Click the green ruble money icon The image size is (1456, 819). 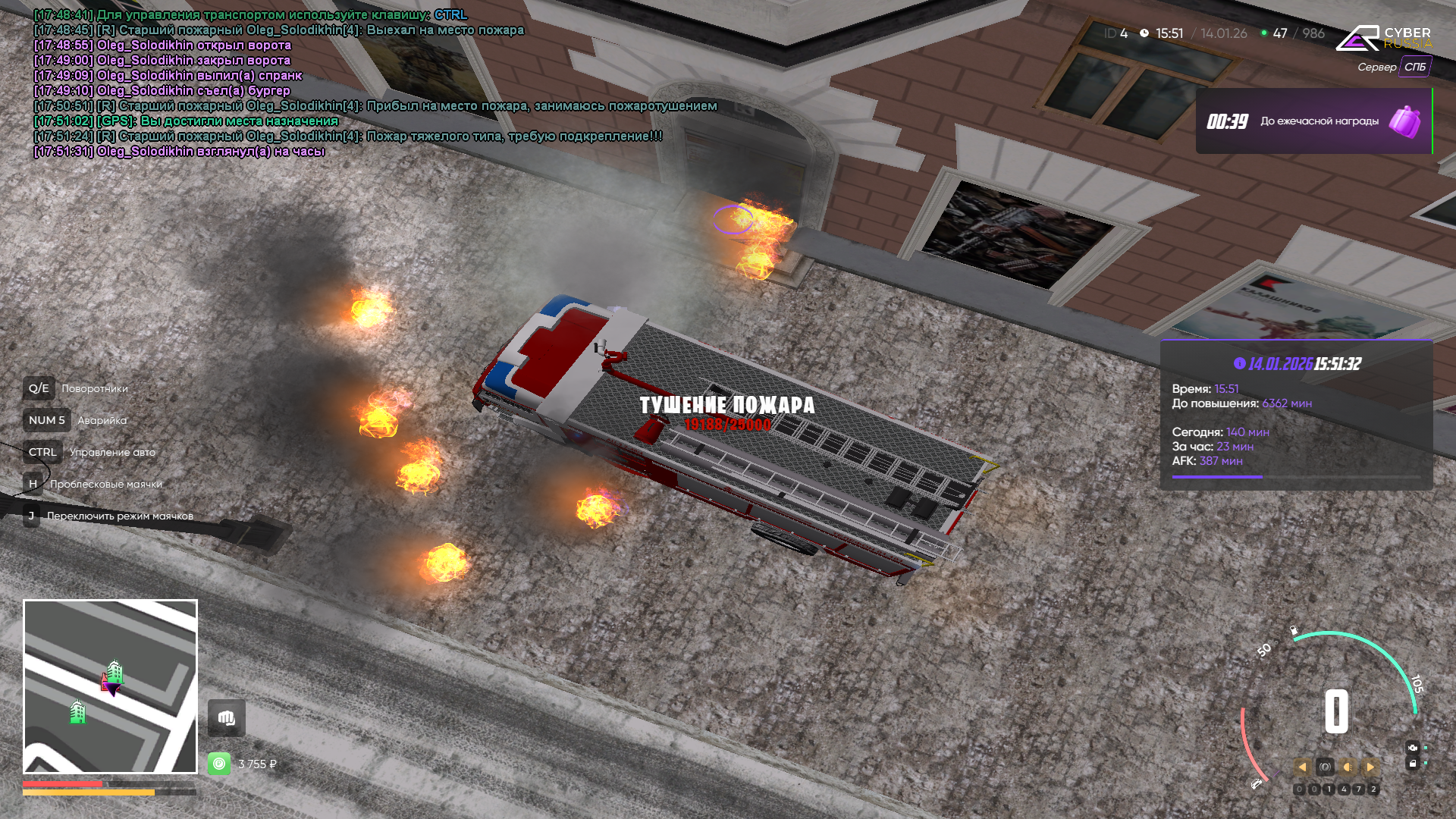pyautogui.click(x=219, y=764)
